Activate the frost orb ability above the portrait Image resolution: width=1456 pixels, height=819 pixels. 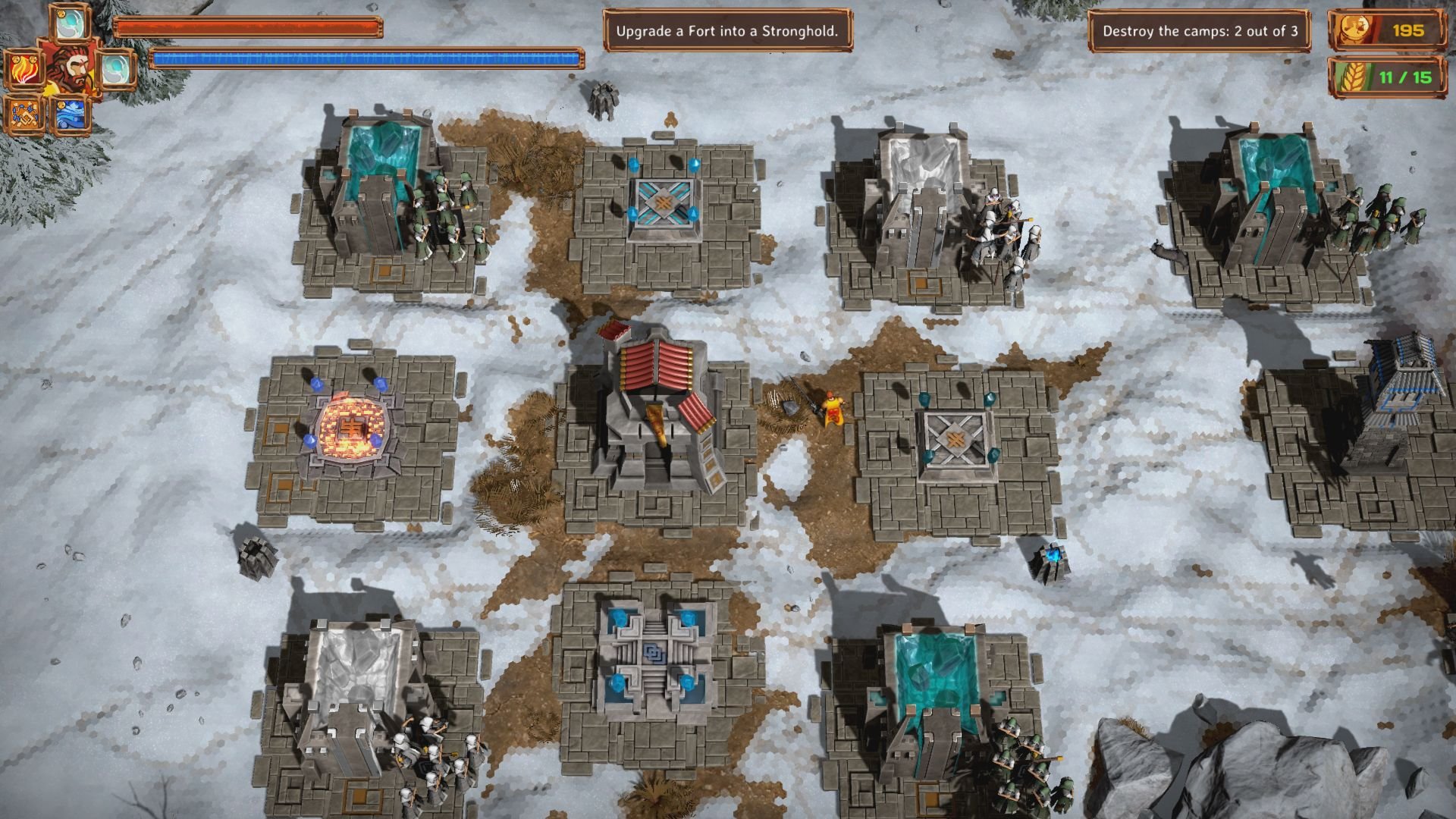[x=71, y=23]
